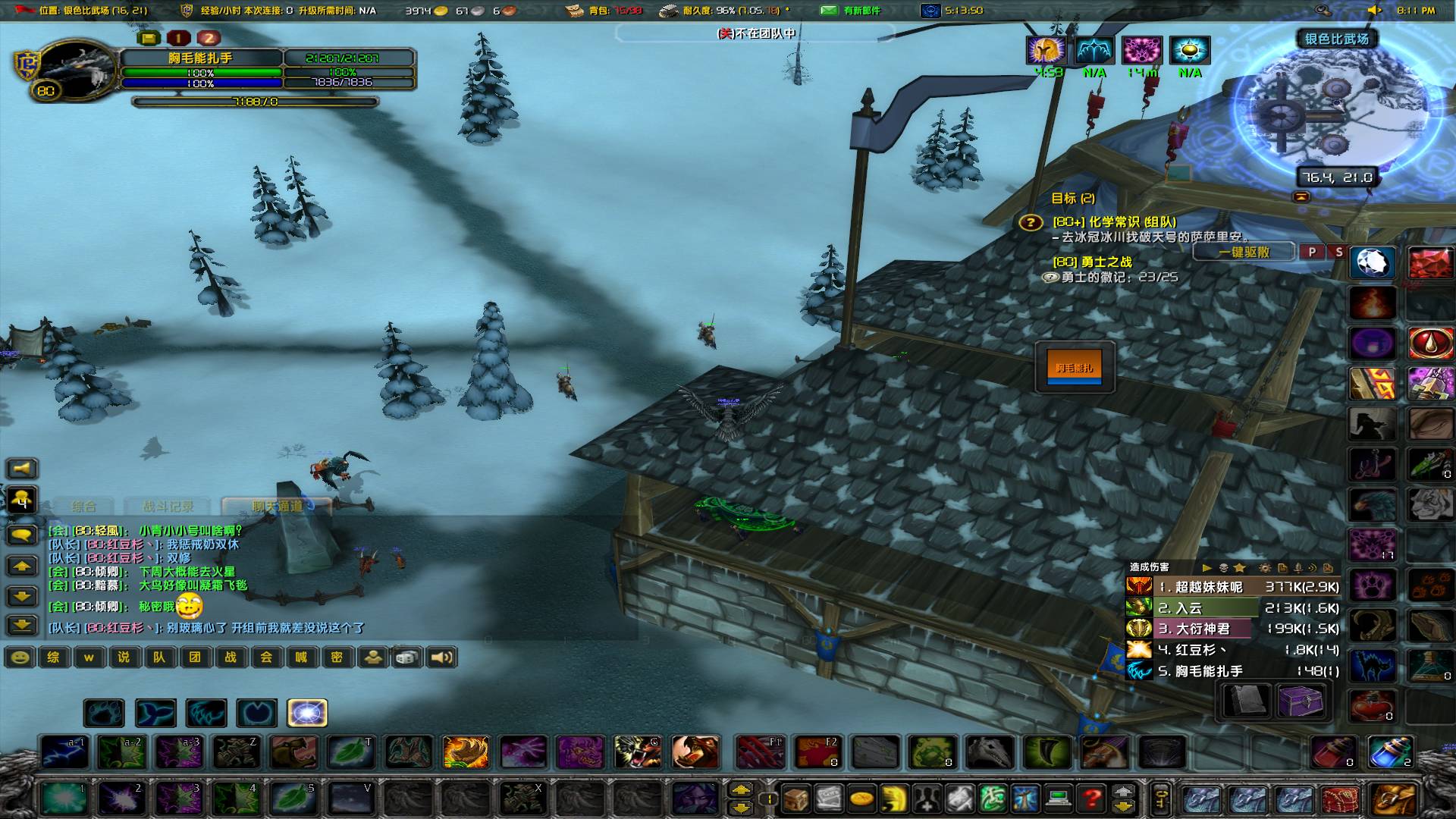Click the 一键驱散 dispel button
Image resolution: width=1456 pixels, height=819 pixels.
point(1244,253)
